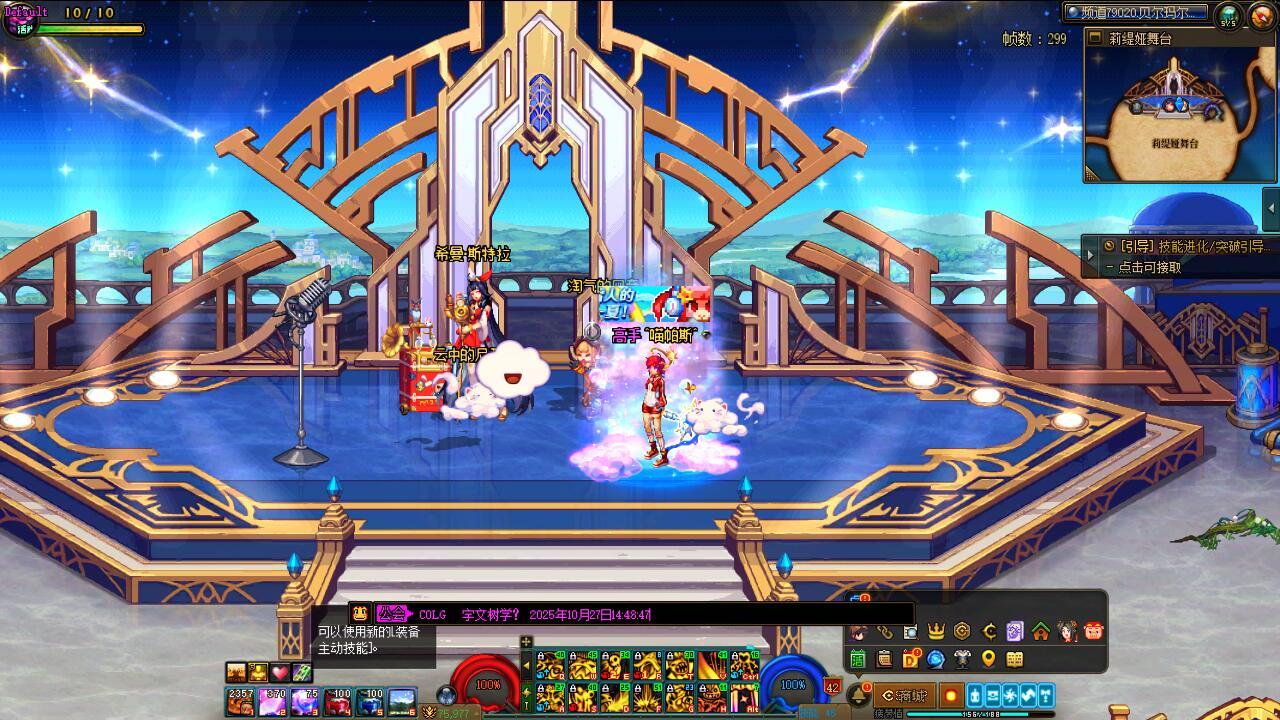Open the 商城 shop button
Image resolution: width=1280 pixels, height=720 pixels.
pyautogui.click(x=904, y=695)
